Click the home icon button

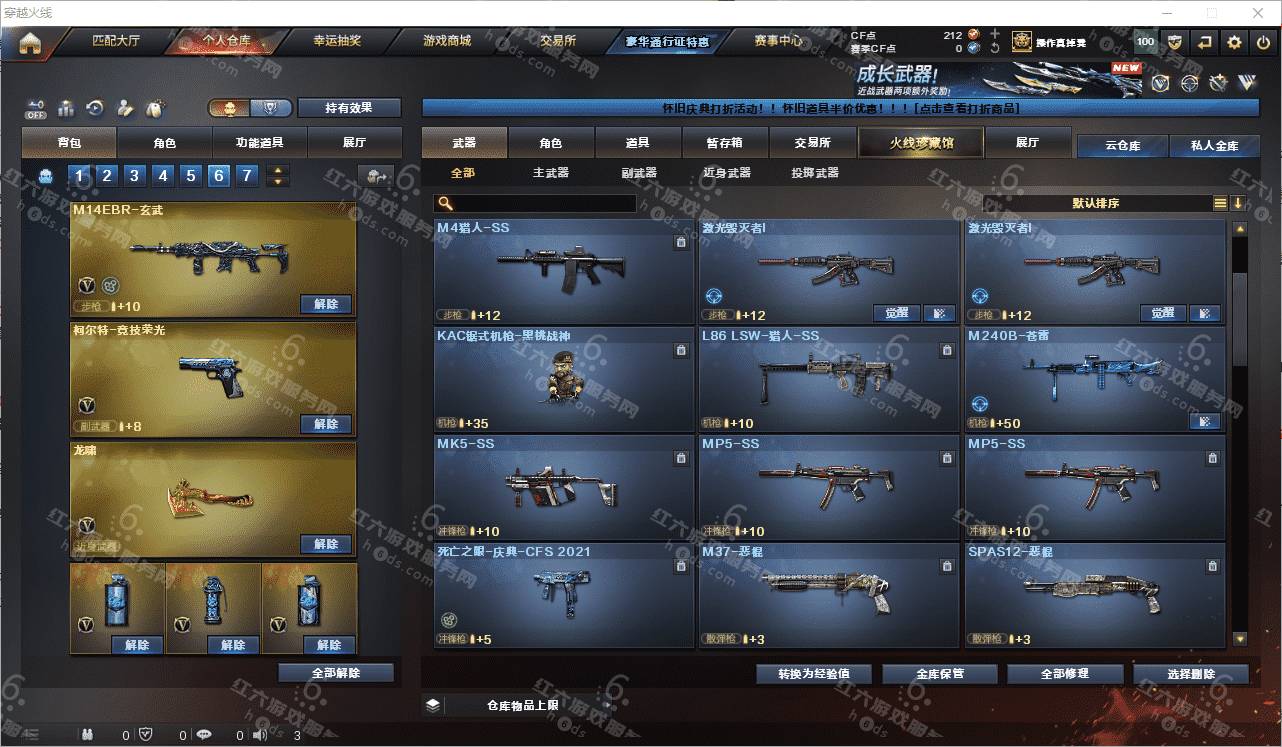tap(30, 43)
